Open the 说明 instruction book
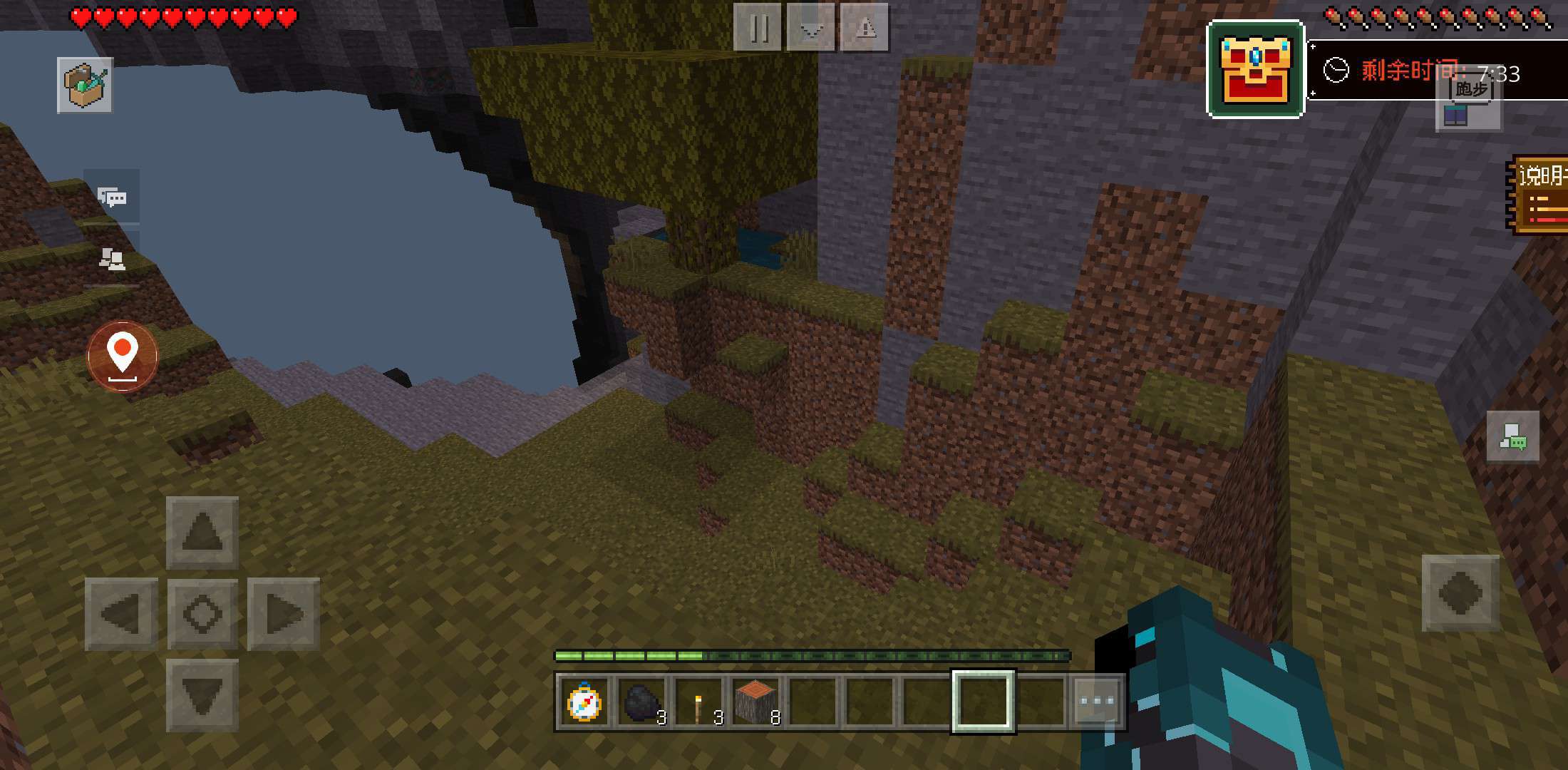Viewport: 1568px width, 770px height. (x=1539, y=195)
